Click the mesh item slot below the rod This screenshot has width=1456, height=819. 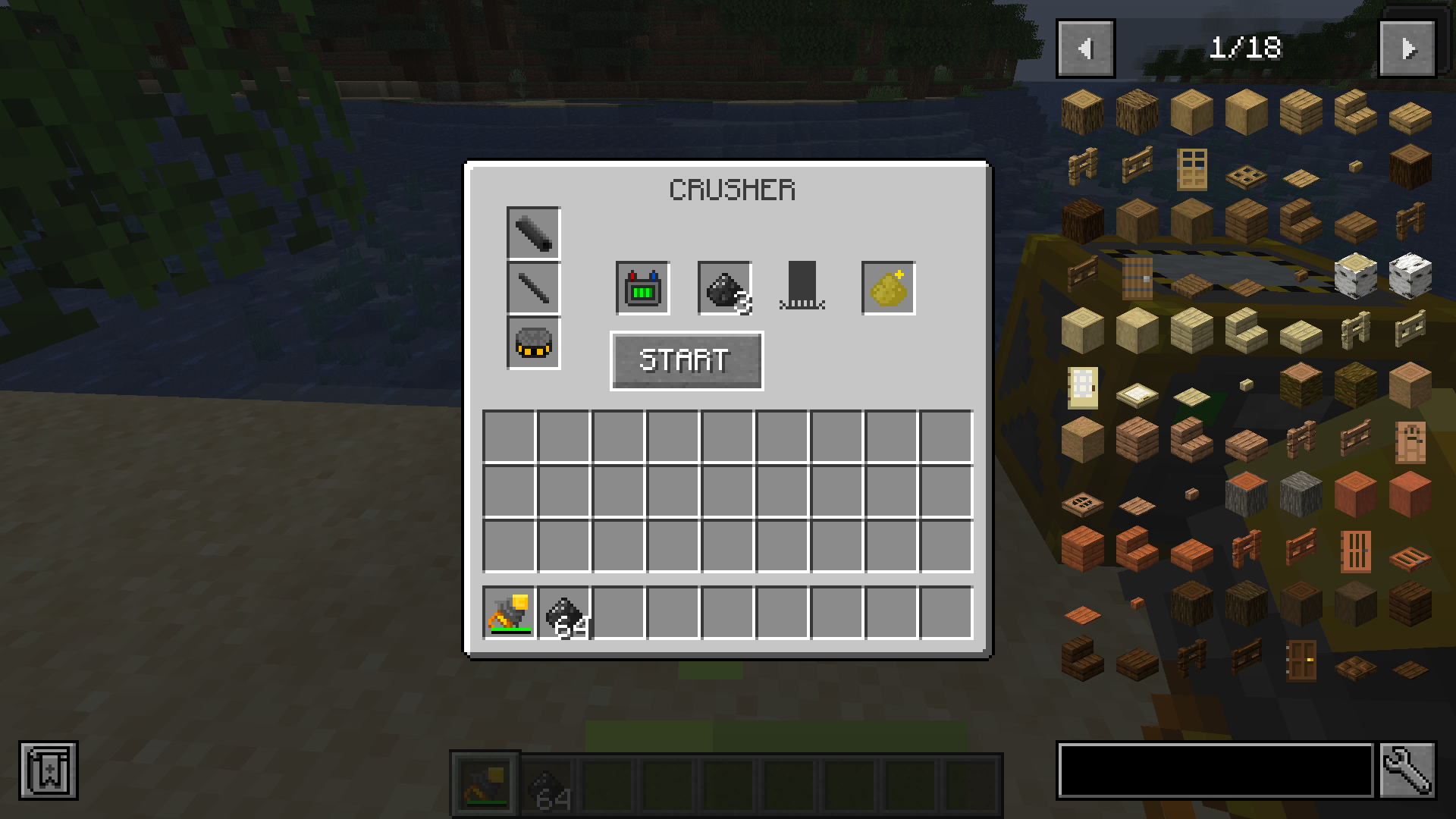532,343
